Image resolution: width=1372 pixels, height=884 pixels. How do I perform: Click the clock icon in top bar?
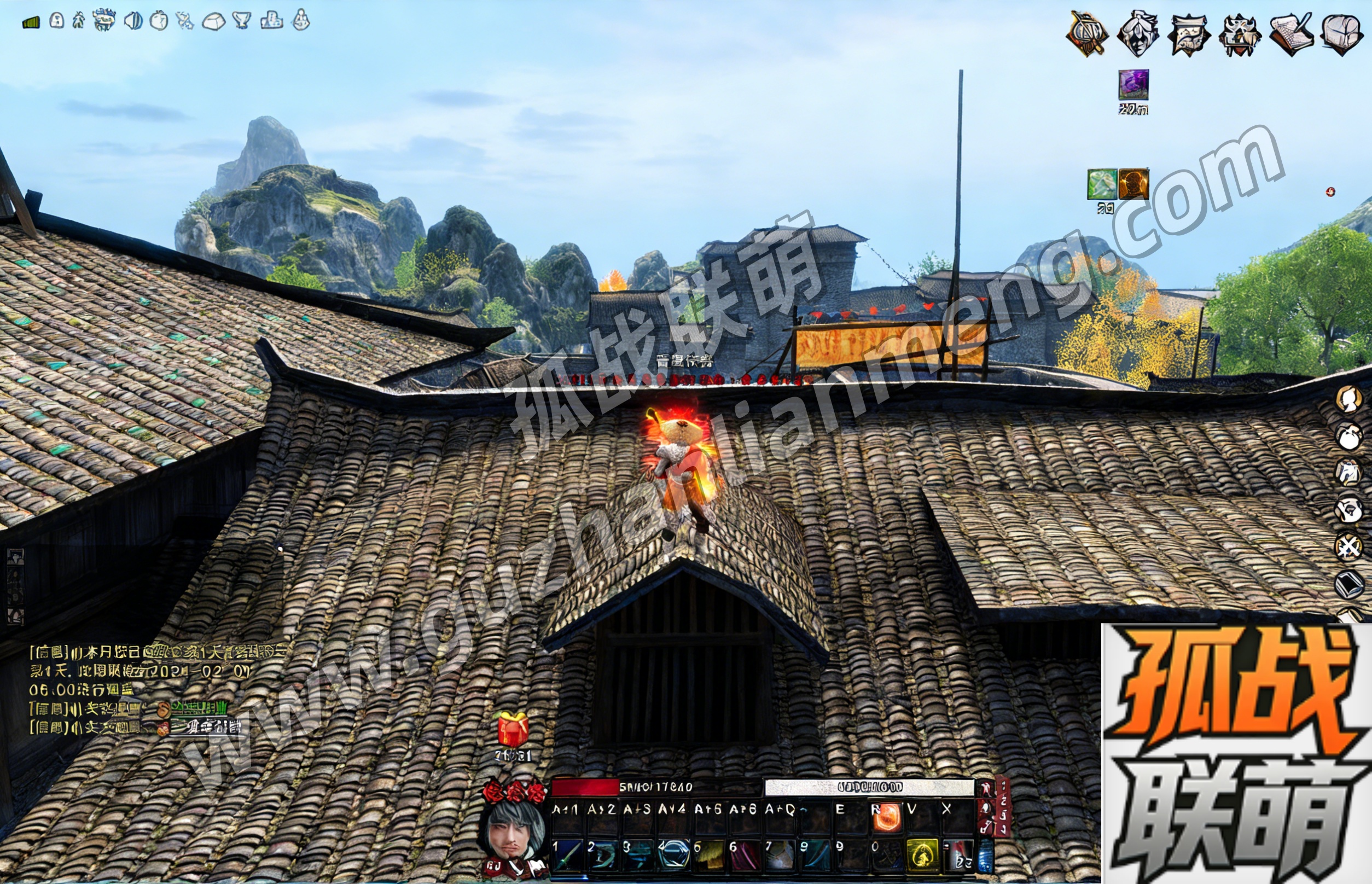coord(159,21)
